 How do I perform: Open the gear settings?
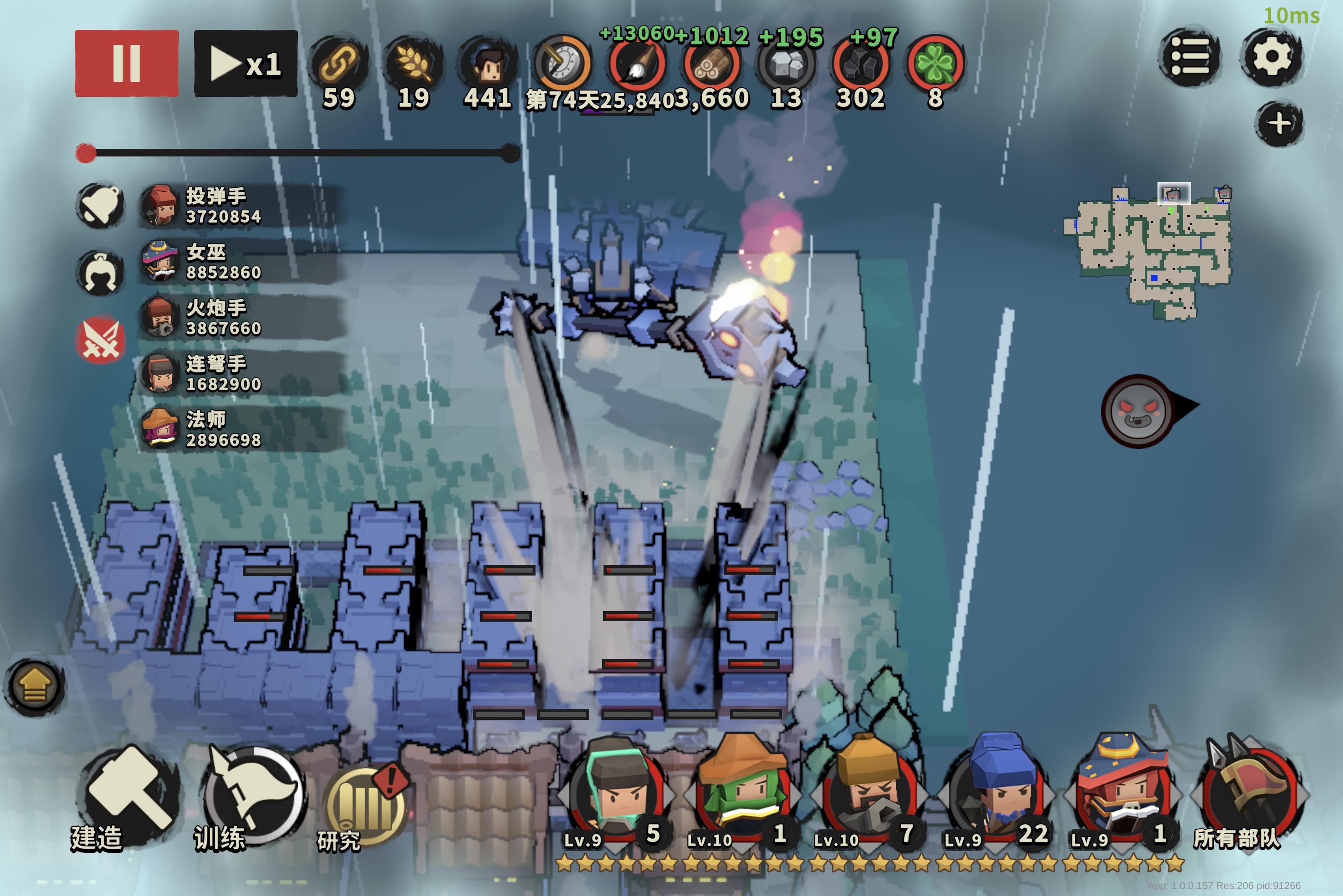(1271, 57)
